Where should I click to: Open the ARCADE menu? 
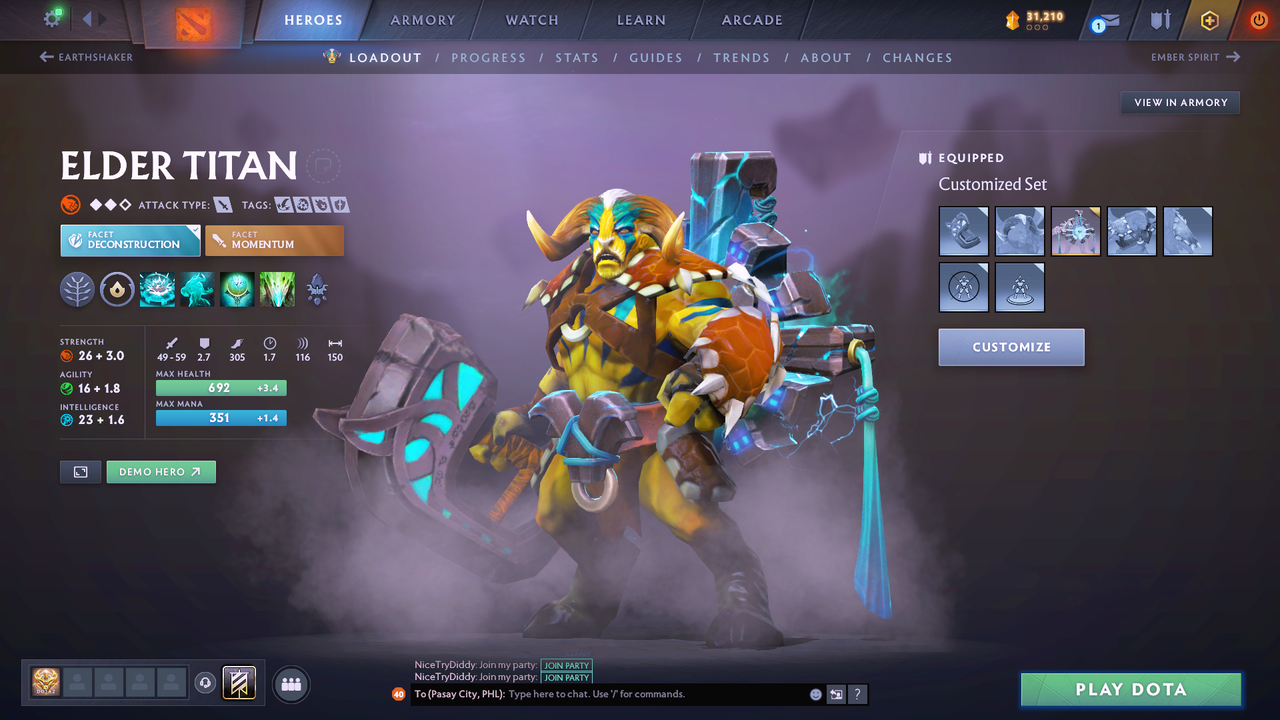click(751, 19)
